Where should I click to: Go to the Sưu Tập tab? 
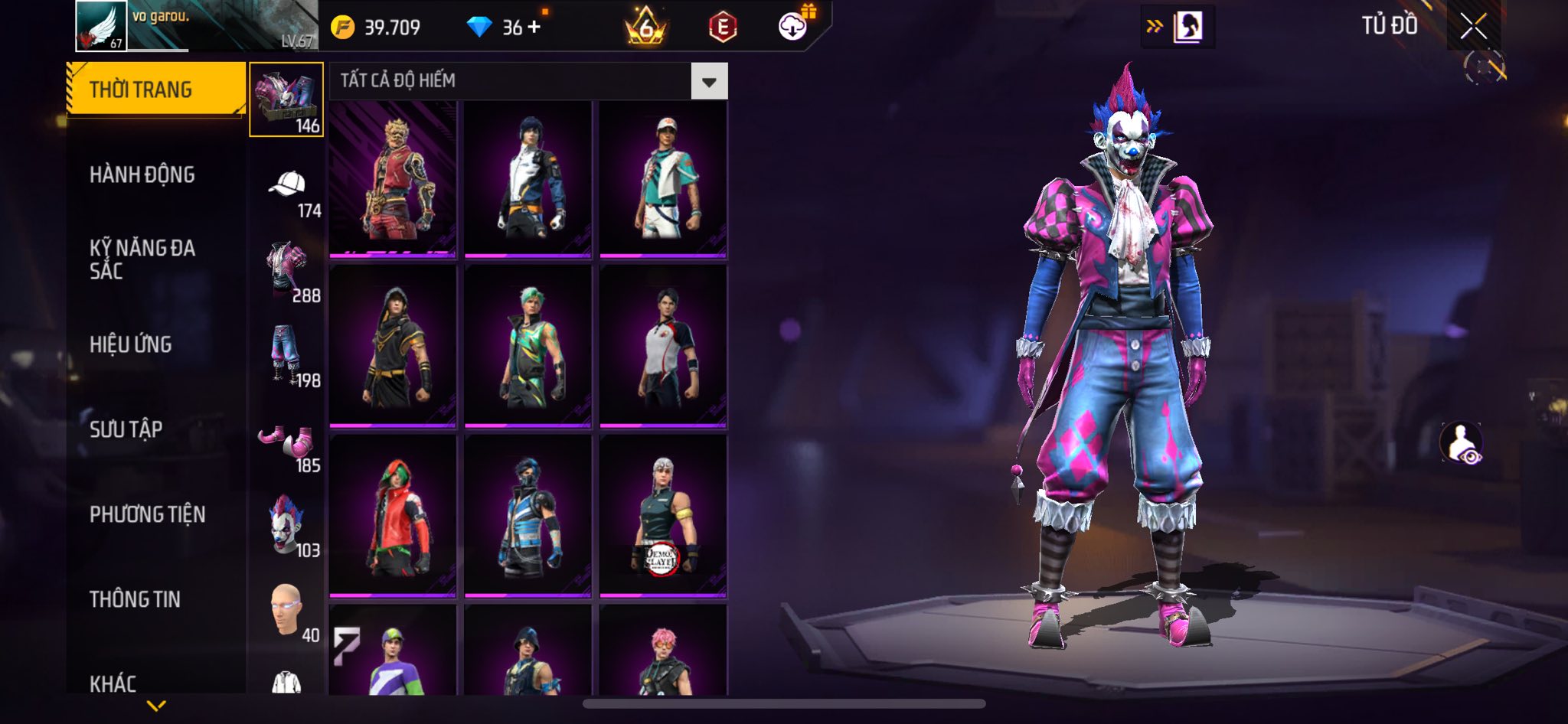126,429
